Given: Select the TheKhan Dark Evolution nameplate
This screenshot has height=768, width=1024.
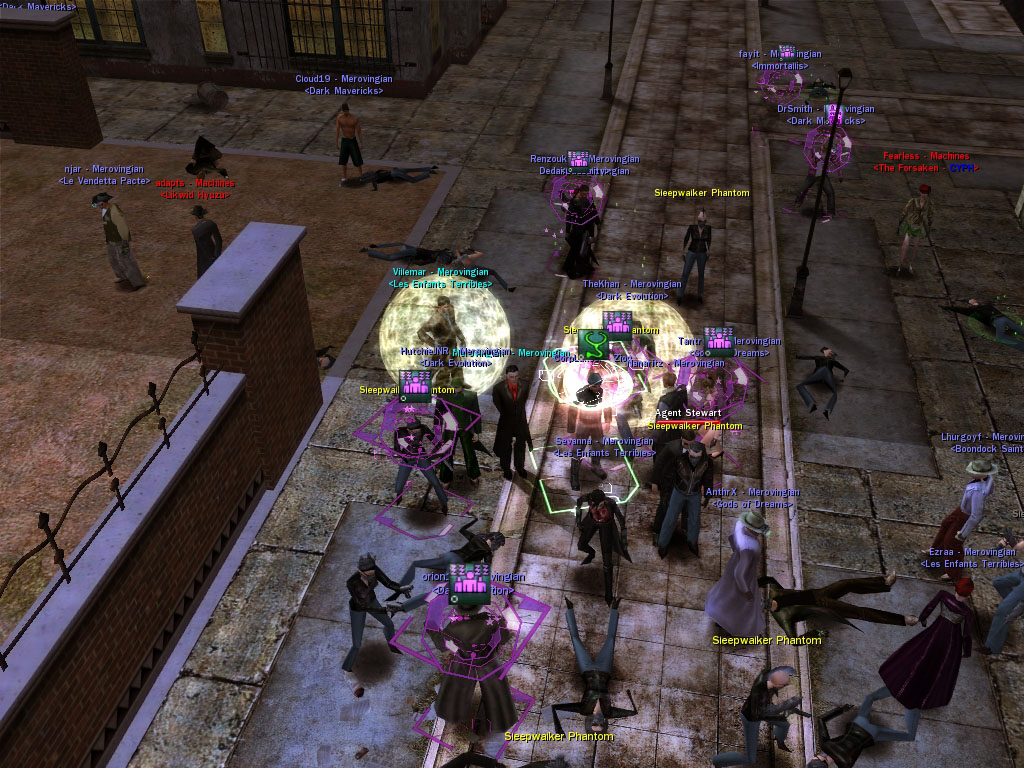Looking at the screenshot, I should pos(632,284).
